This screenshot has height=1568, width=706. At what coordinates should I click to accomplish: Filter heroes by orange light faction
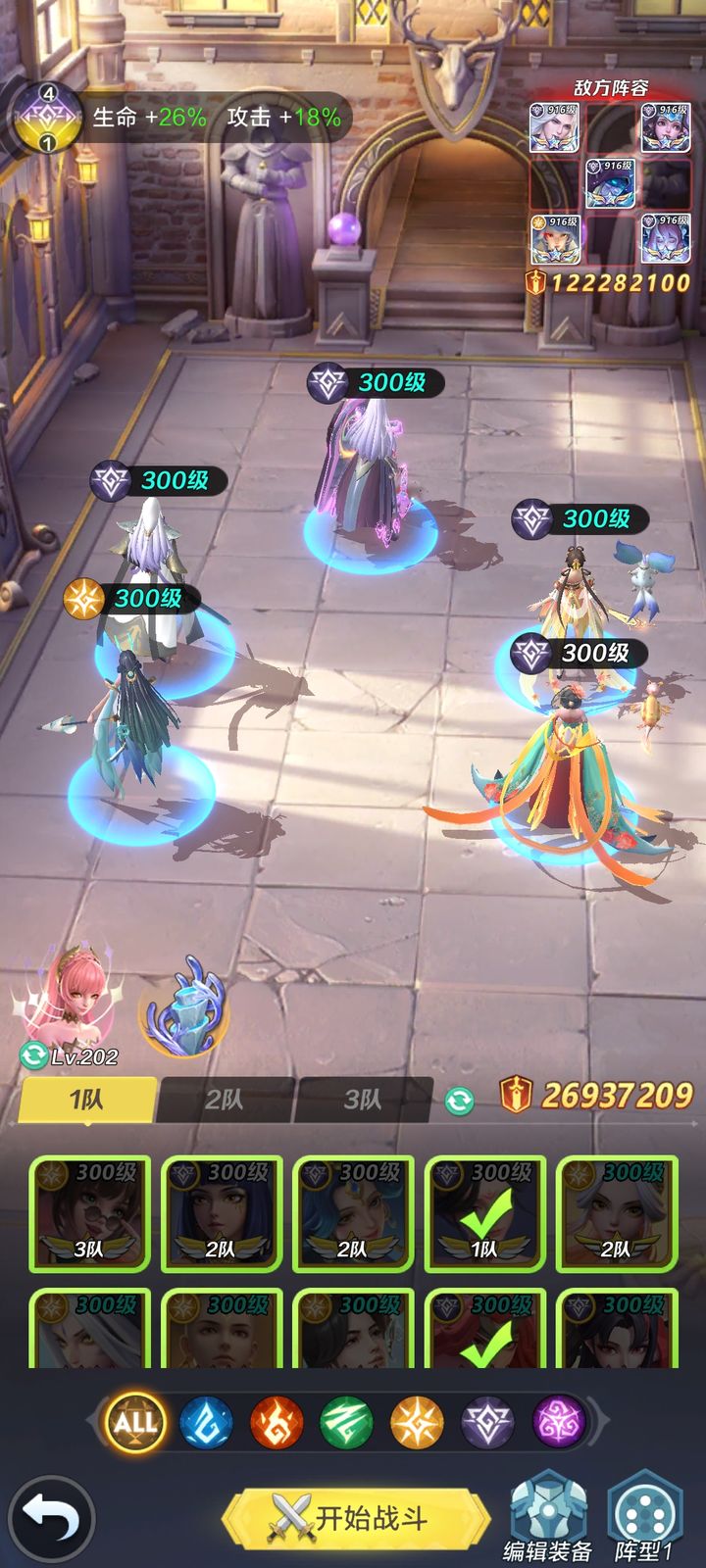(x=417, y=1422)
